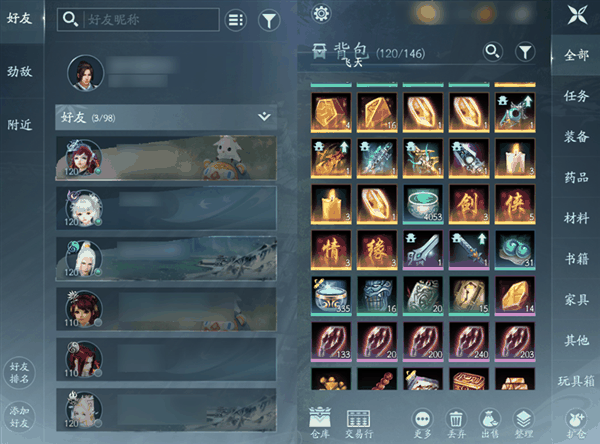The image size is (600, 444).
Task: Tap the 出售 sell button
Action: click(x=490, y=422)
